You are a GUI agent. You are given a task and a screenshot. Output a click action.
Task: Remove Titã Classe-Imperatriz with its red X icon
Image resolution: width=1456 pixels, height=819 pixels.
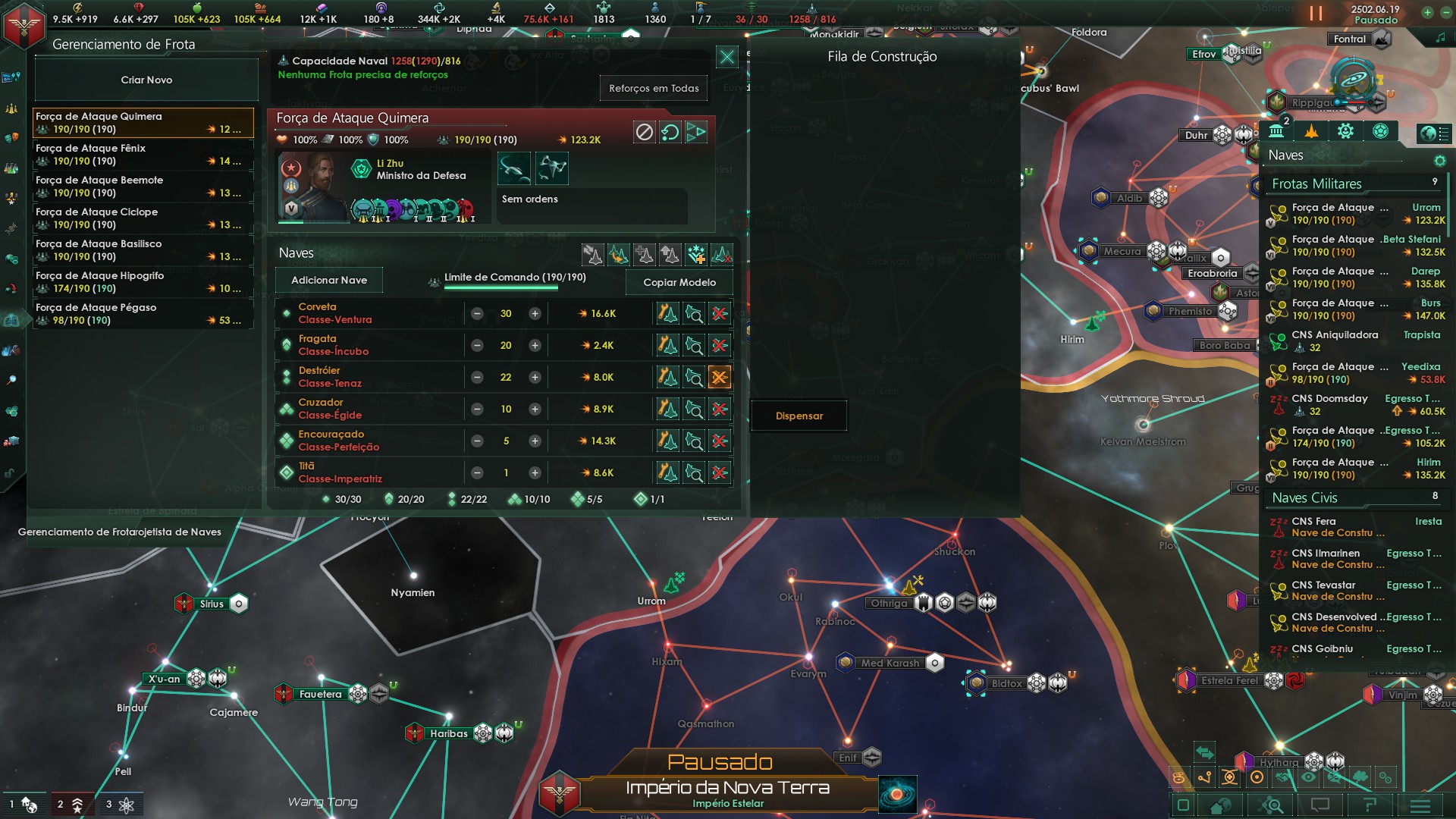coord(720,472)
